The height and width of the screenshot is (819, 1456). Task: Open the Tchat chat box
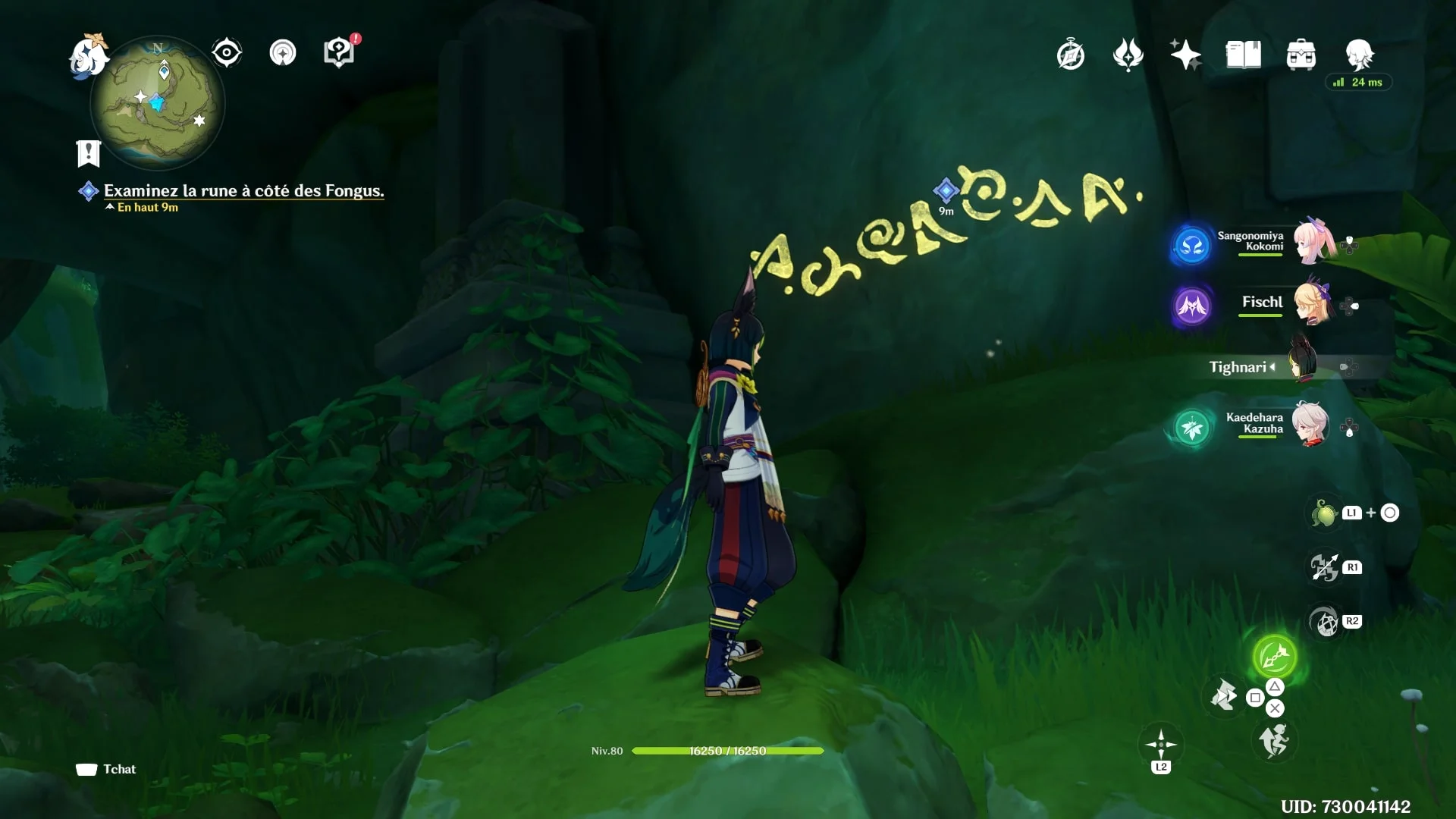(106, 769)
